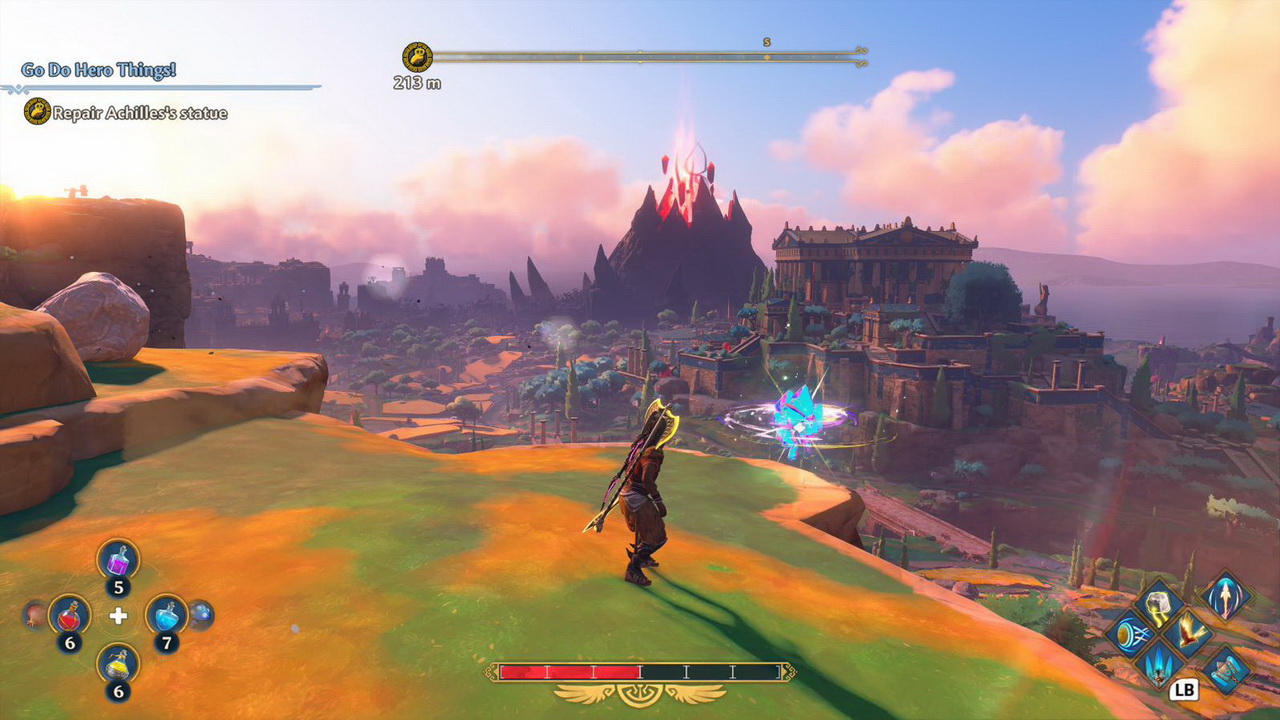
Task: Click the quest marker icon on the compass
Action: pos(417,57)
